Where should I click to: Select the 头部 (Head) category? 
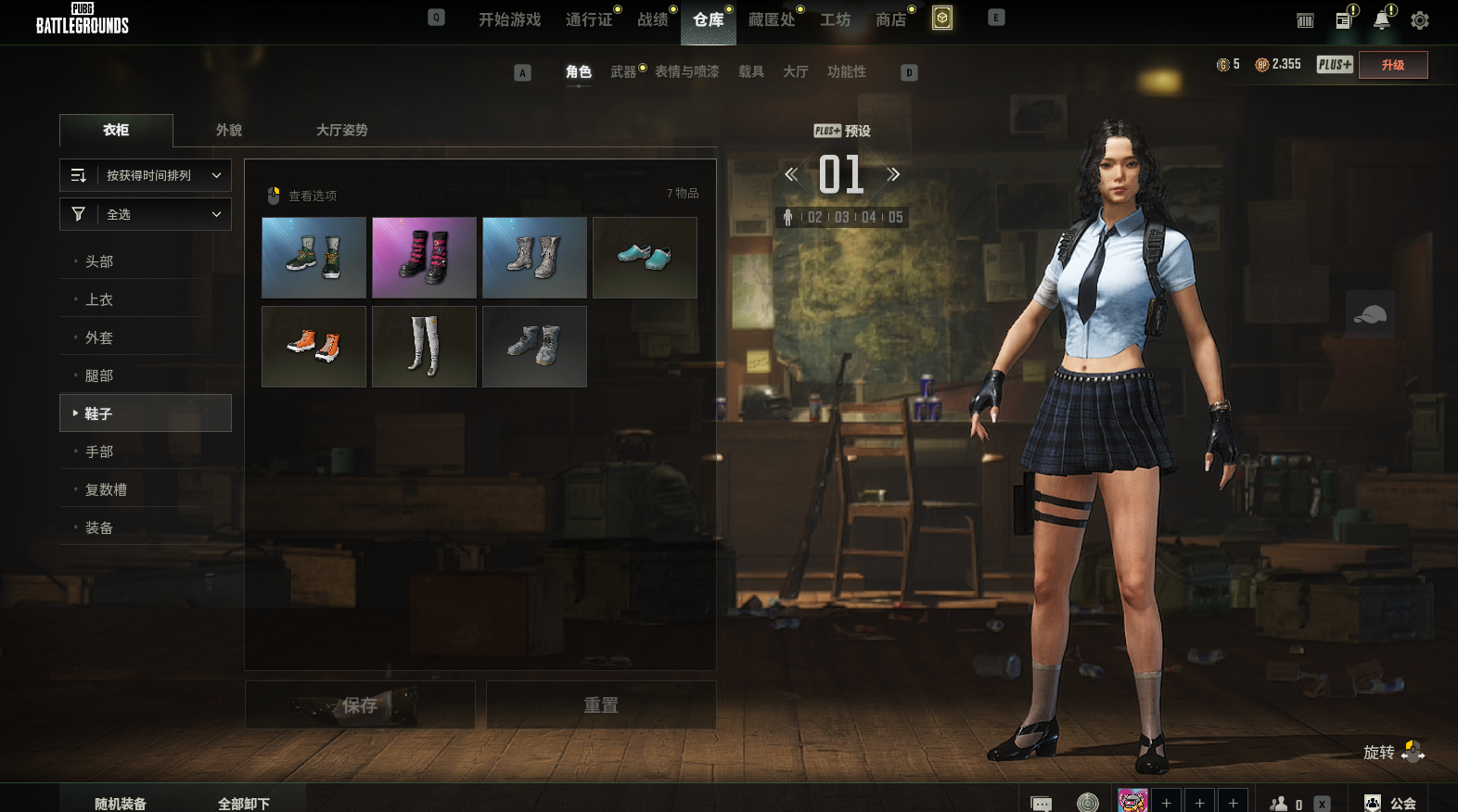point(99,261)
